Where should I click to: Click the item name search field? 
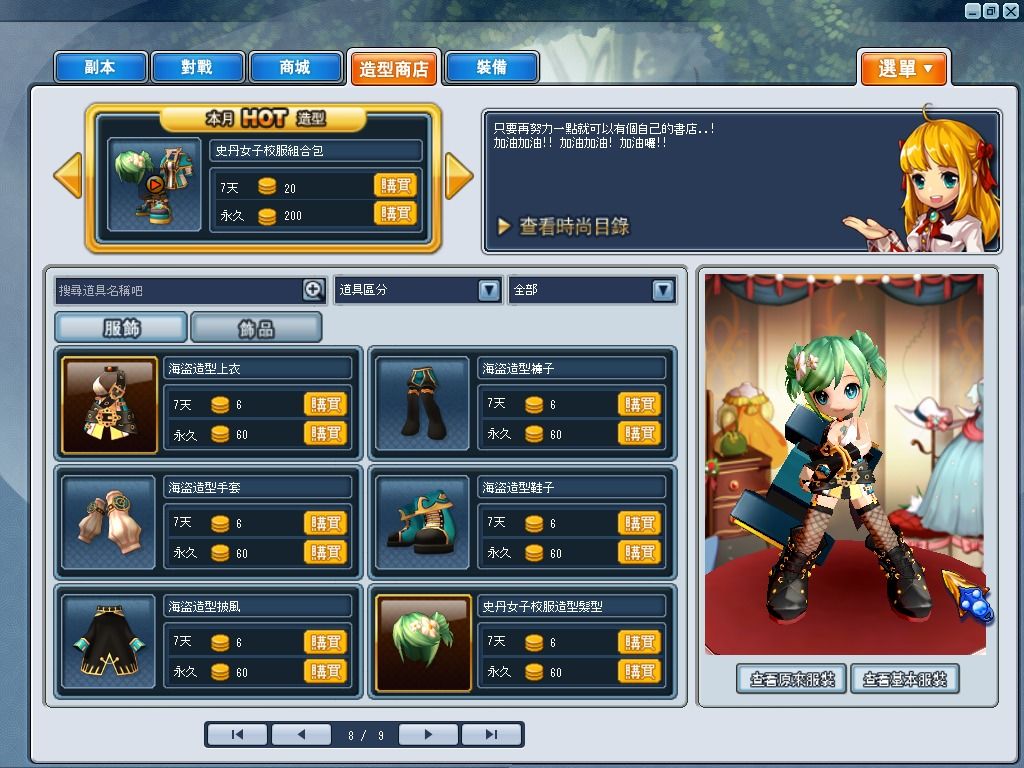click(x=180, y=290)
